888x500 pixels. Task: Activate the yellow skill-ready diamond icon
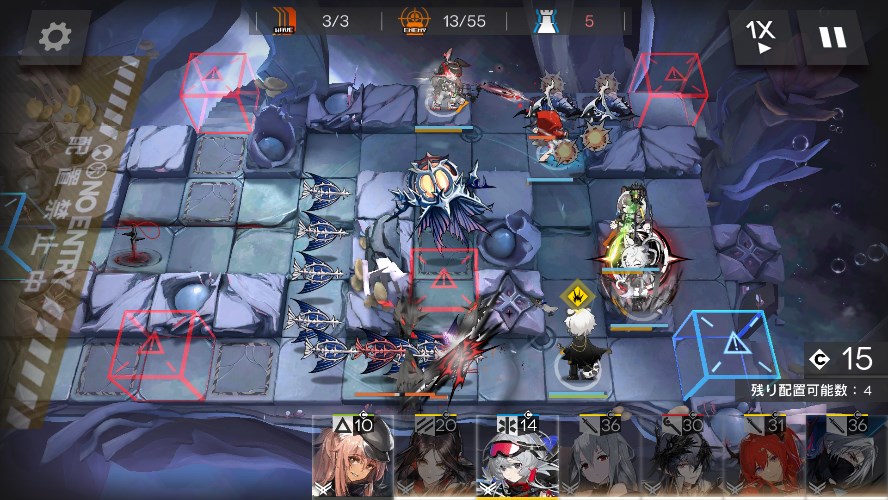575,295
